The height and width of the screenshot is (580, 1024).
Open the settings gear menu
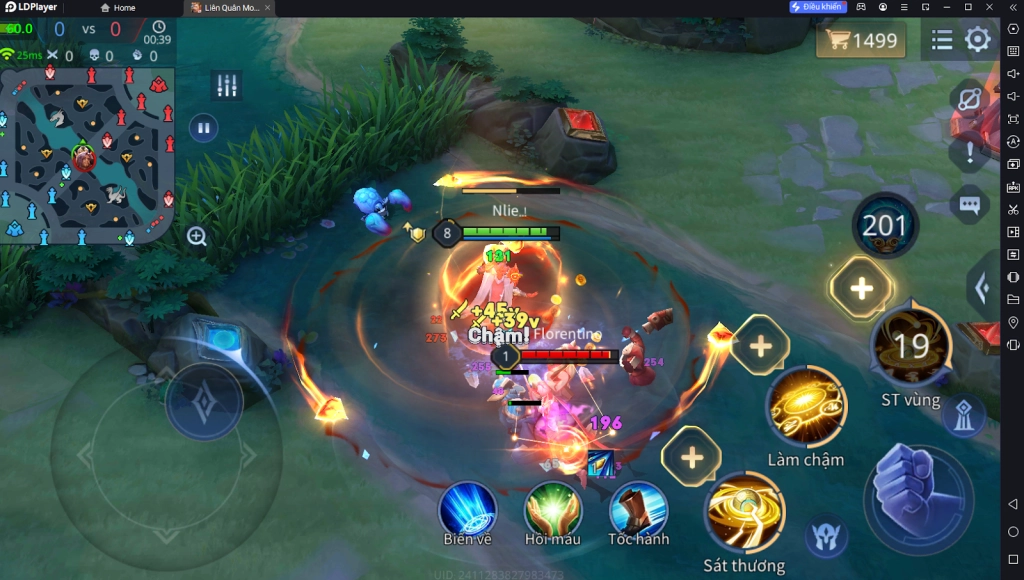tap(977, 40)
